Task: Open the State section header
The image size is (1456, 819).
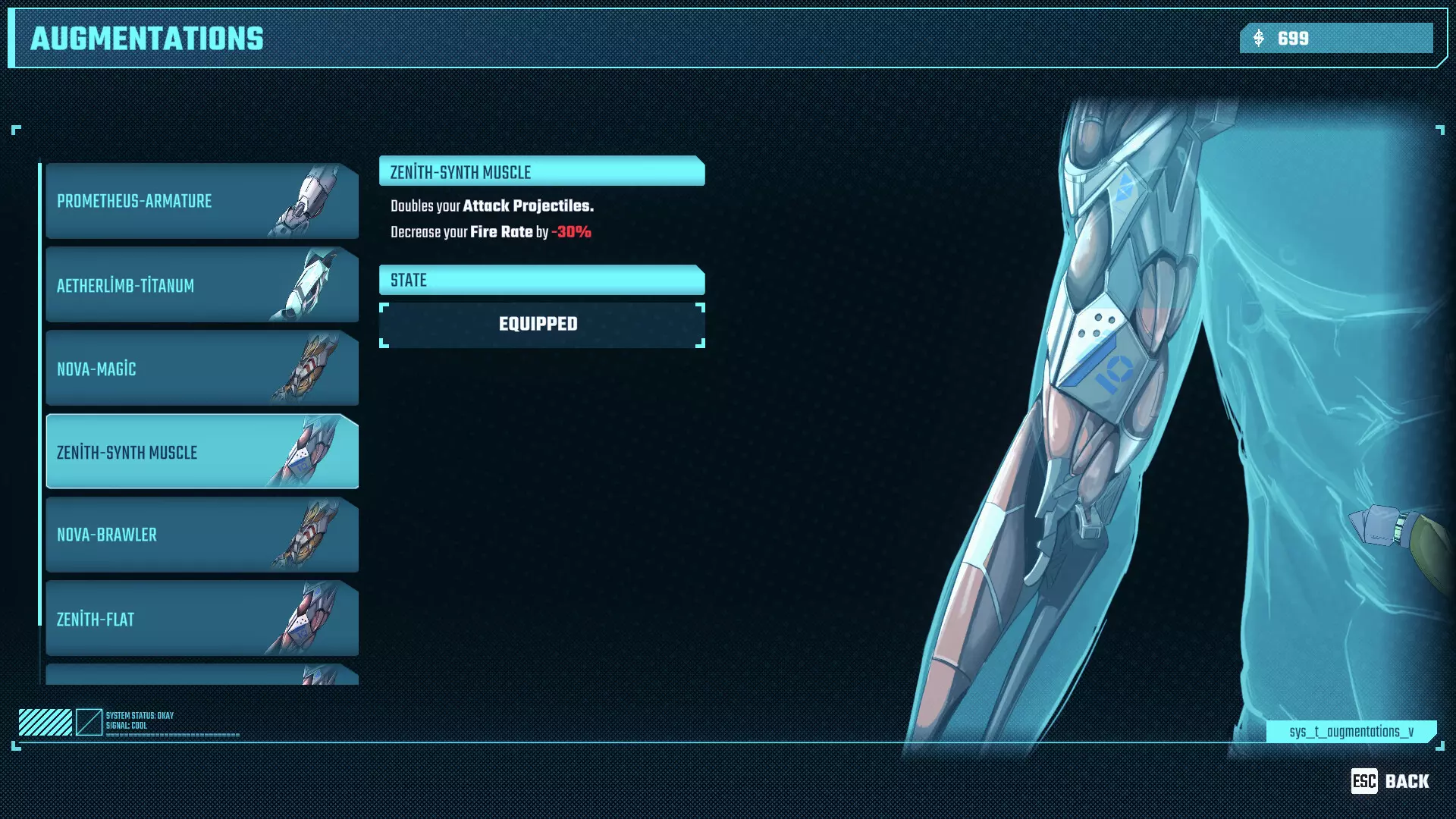Action: 541,280
